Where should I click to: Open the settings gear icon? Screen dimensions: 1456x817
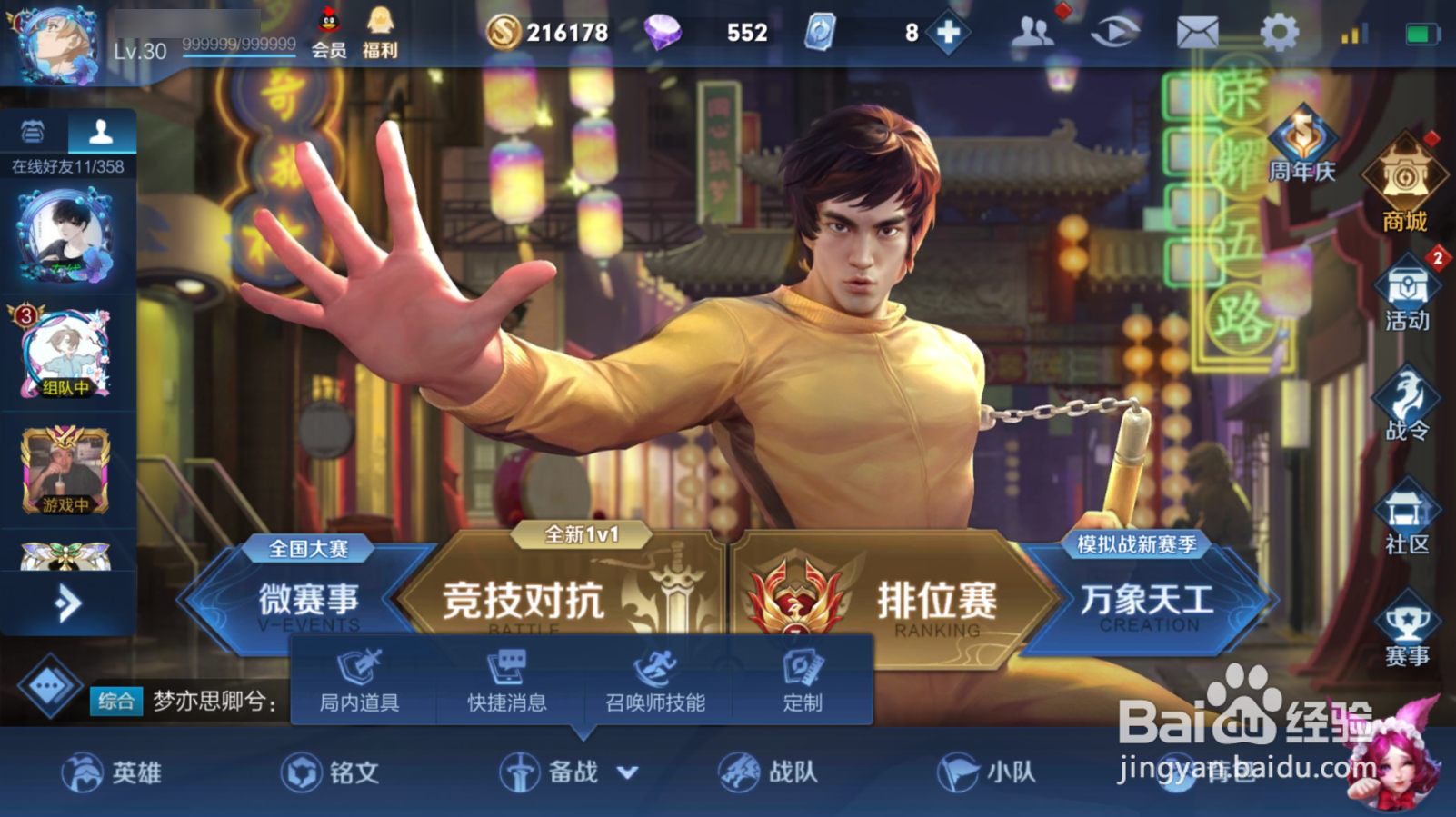[1280, 30]
